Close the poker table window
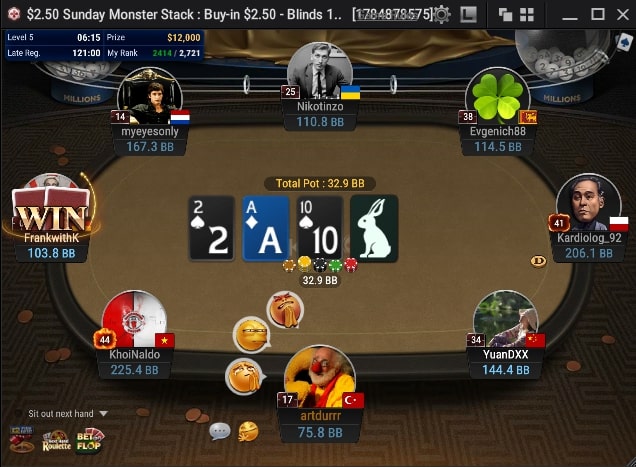636x467 pixels. (622, 15)
